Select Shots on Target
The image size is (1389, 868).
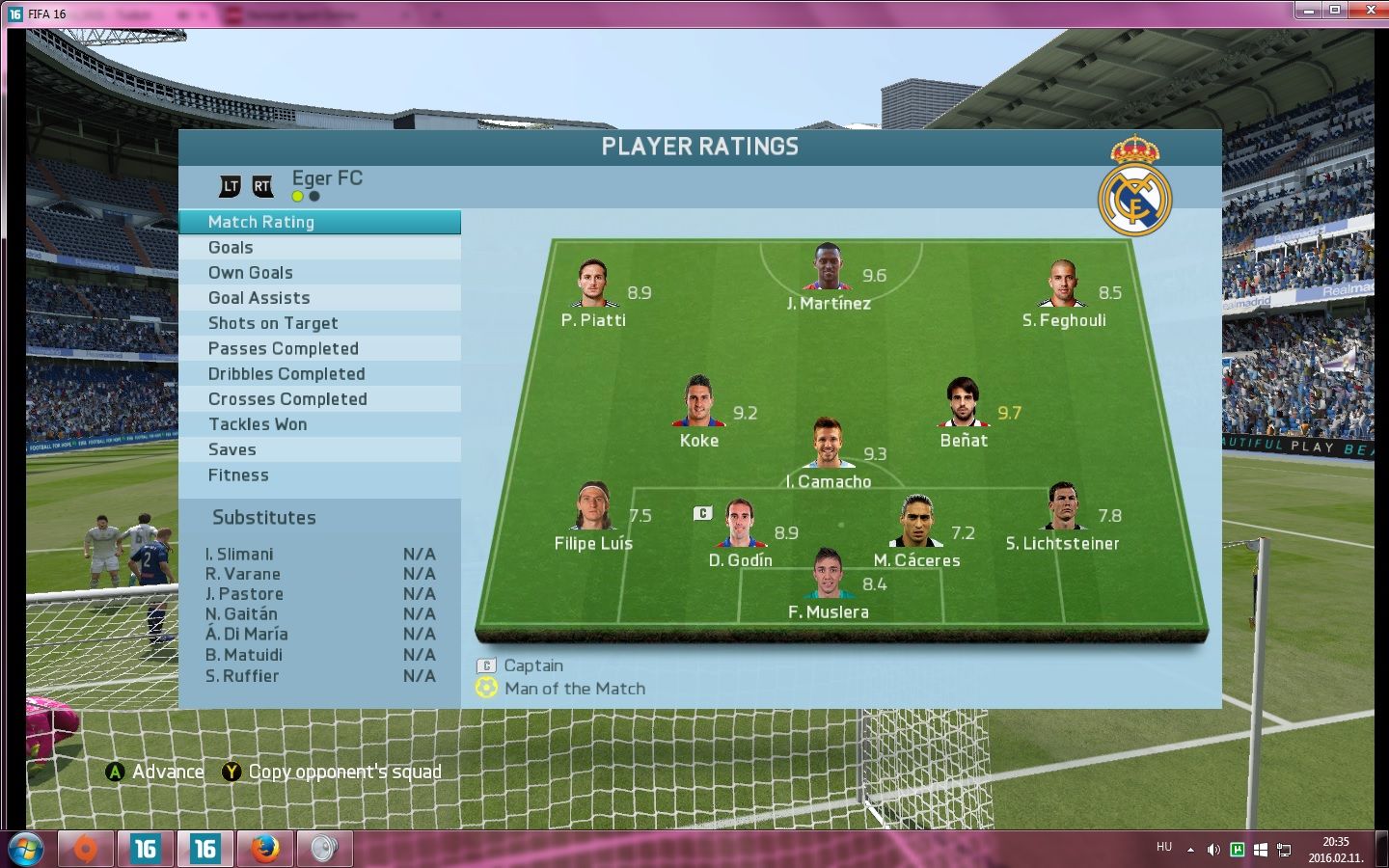(319, 323)
